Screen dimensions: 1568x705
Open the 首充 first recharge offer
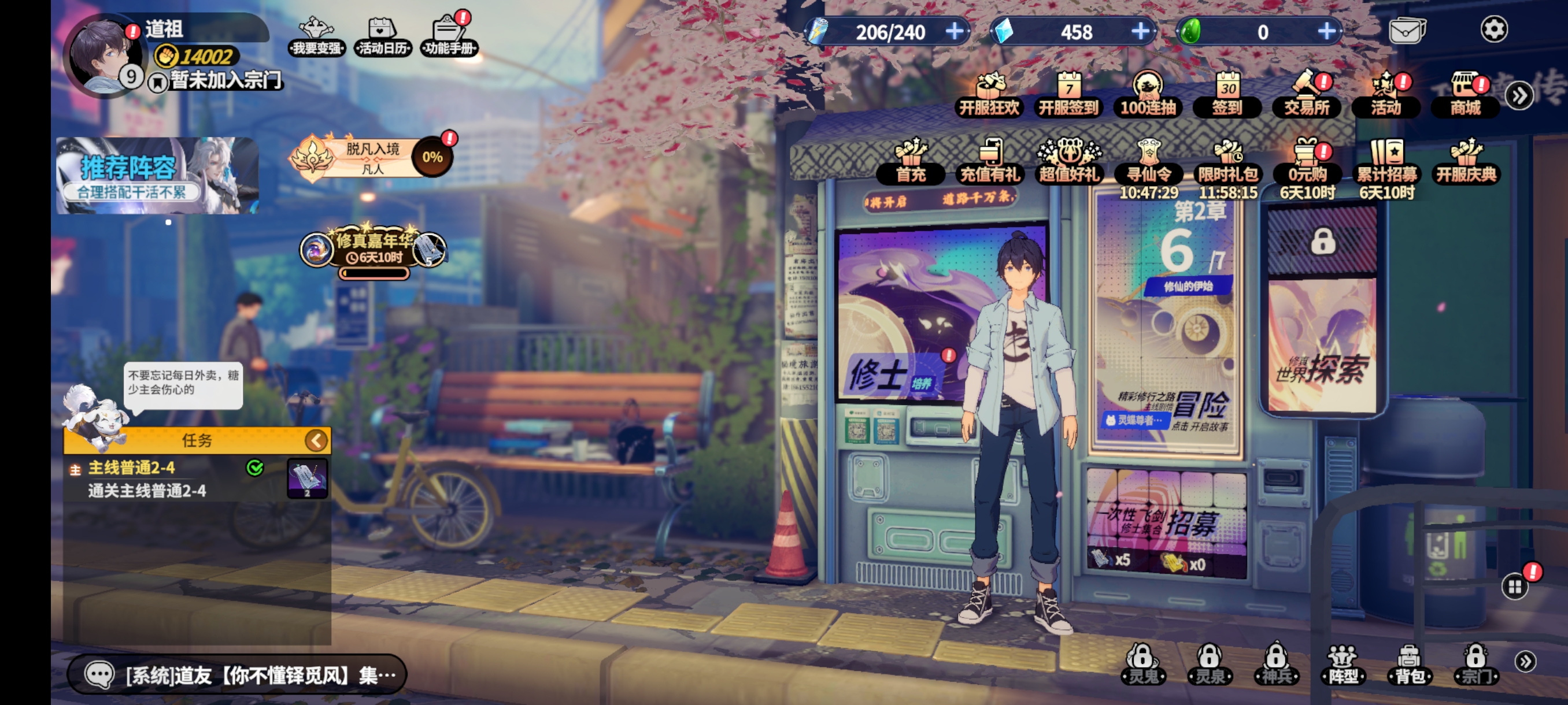pos(911,162)
